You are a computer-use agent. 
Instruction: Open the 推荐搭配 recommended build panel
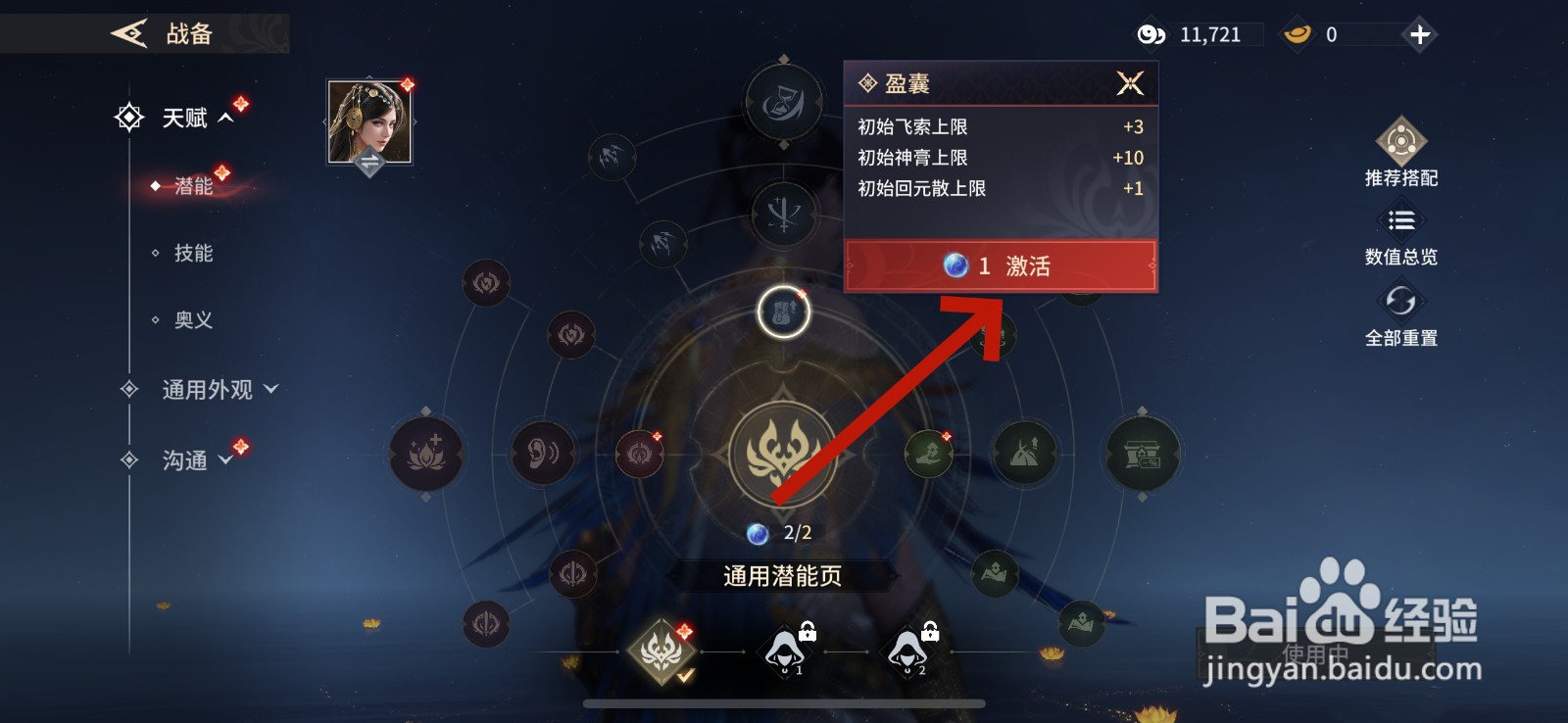(1403, 157)
